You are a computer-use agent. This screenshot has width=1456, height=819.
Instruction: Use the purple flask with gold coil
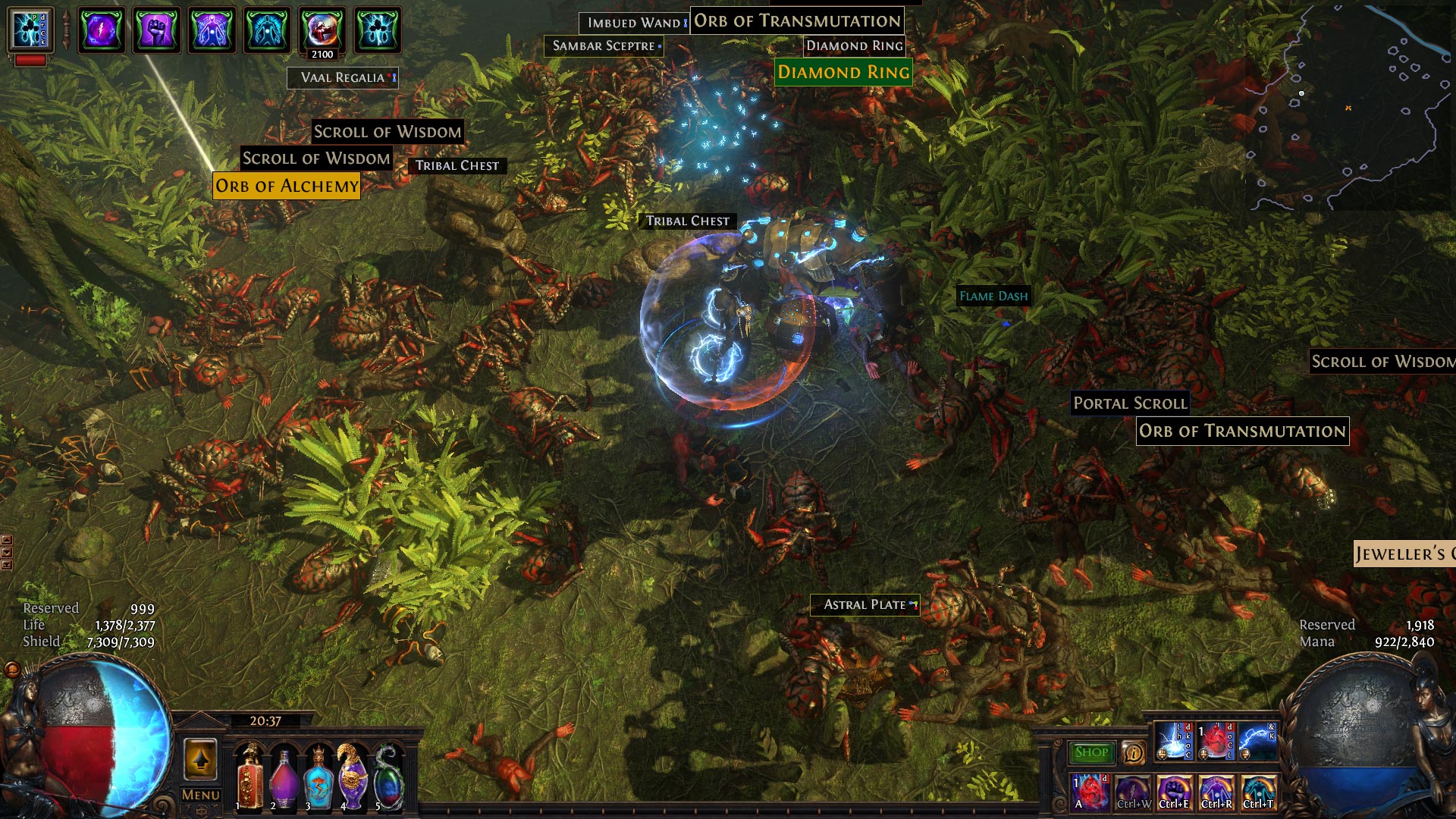pos(353,777)
